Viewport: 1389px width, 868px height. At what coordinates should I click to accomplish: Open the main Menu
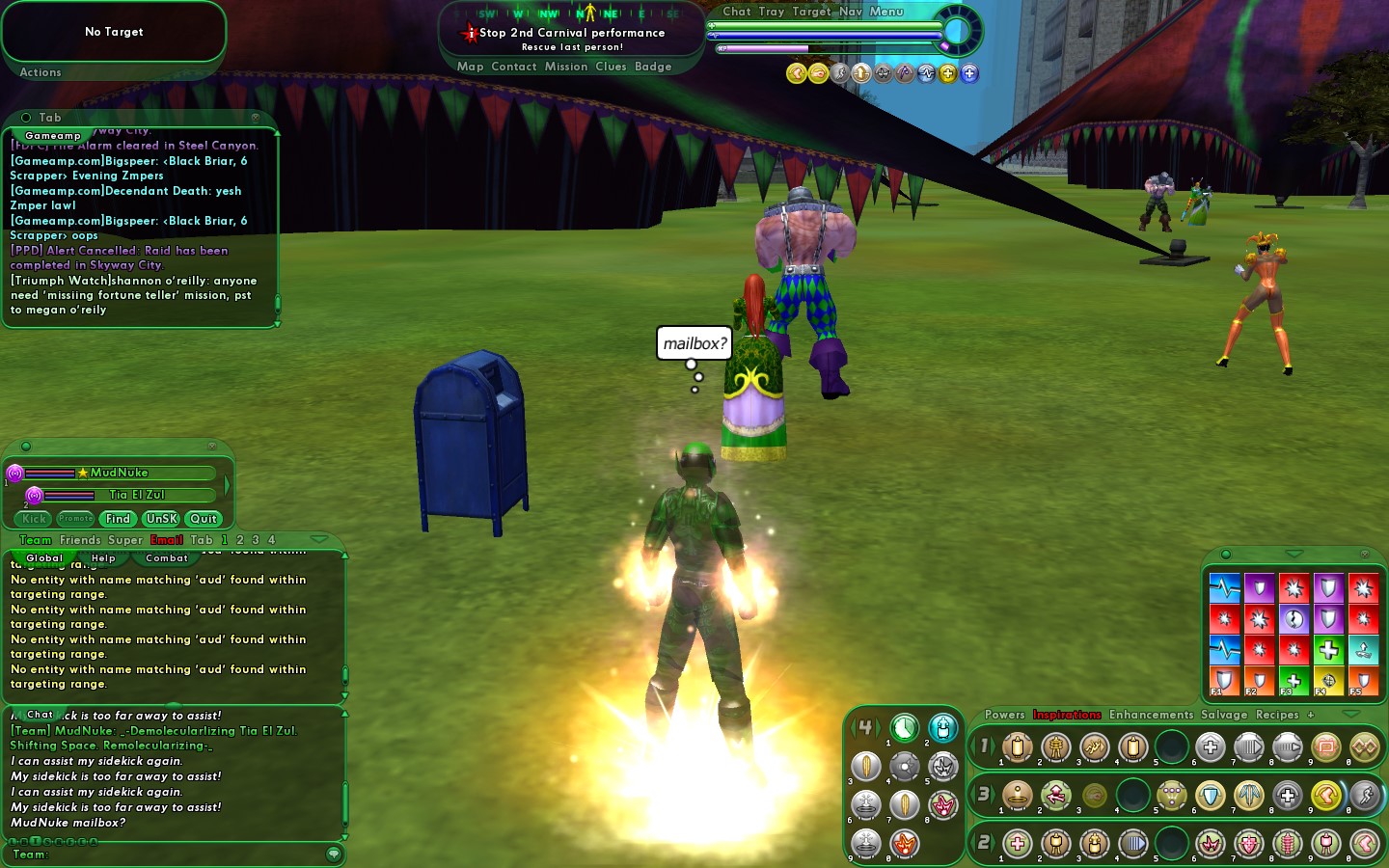point(886,12)
